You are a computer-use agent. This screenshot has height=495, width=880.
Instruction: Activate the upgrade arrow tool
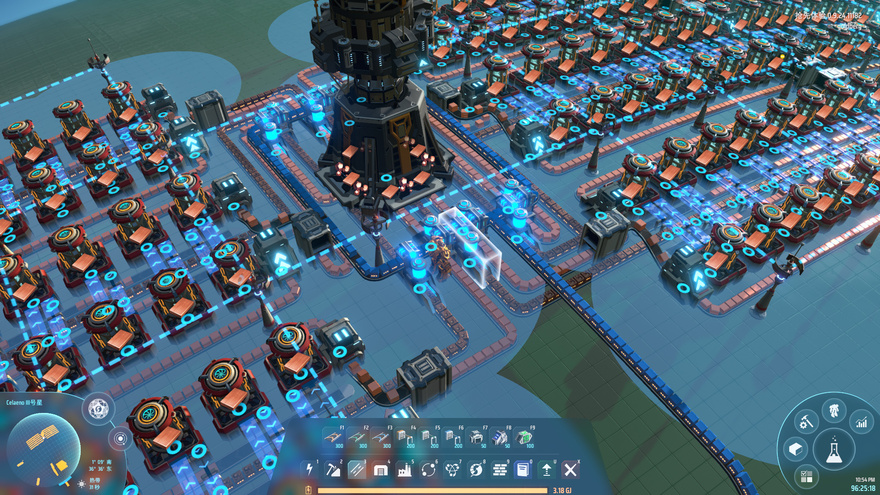(x=547, y=469)
